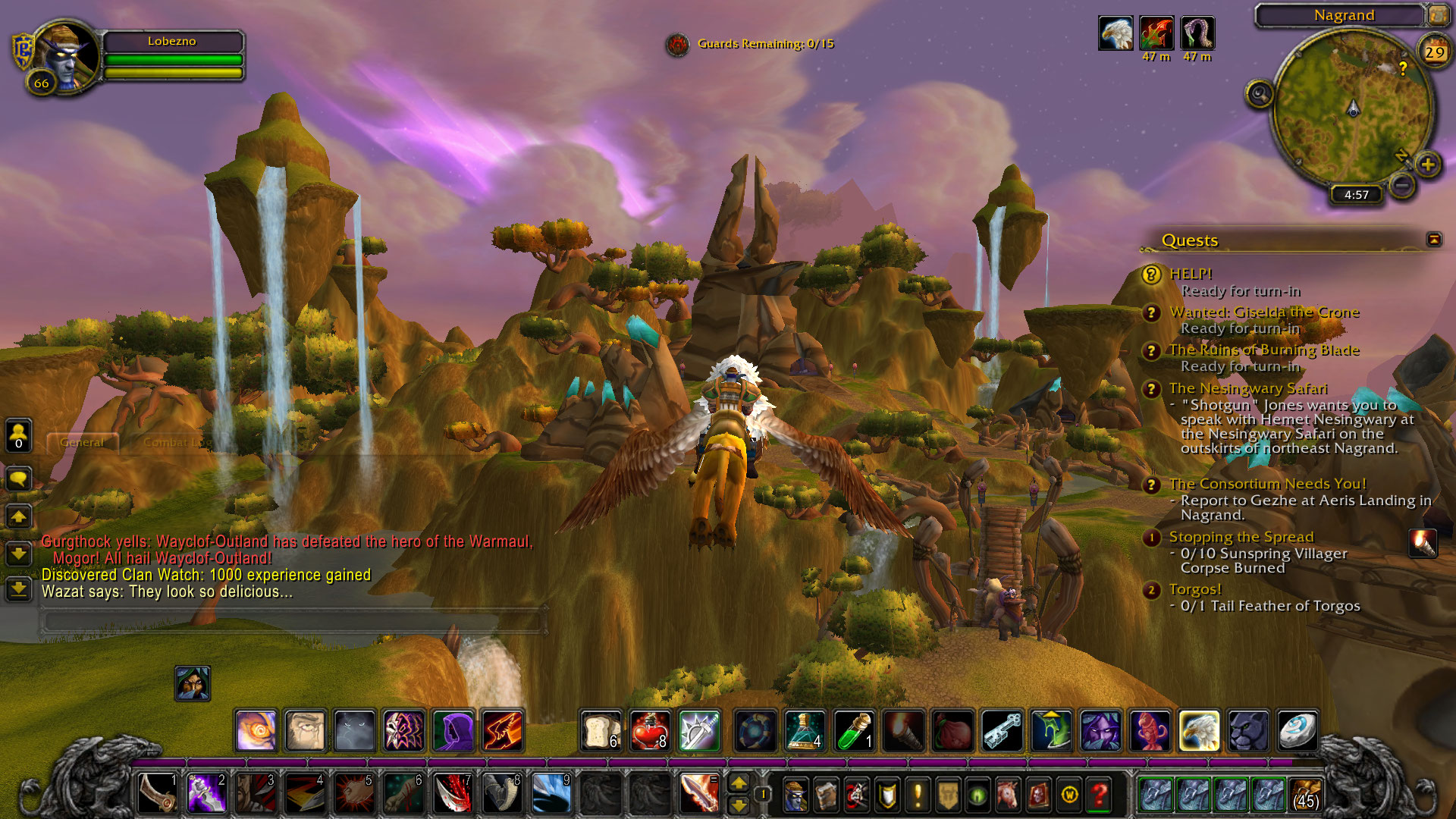Screen dimensions: 1456x819
Task: Select the Torgos! quest in tracker
Action: coord(1195,589)
